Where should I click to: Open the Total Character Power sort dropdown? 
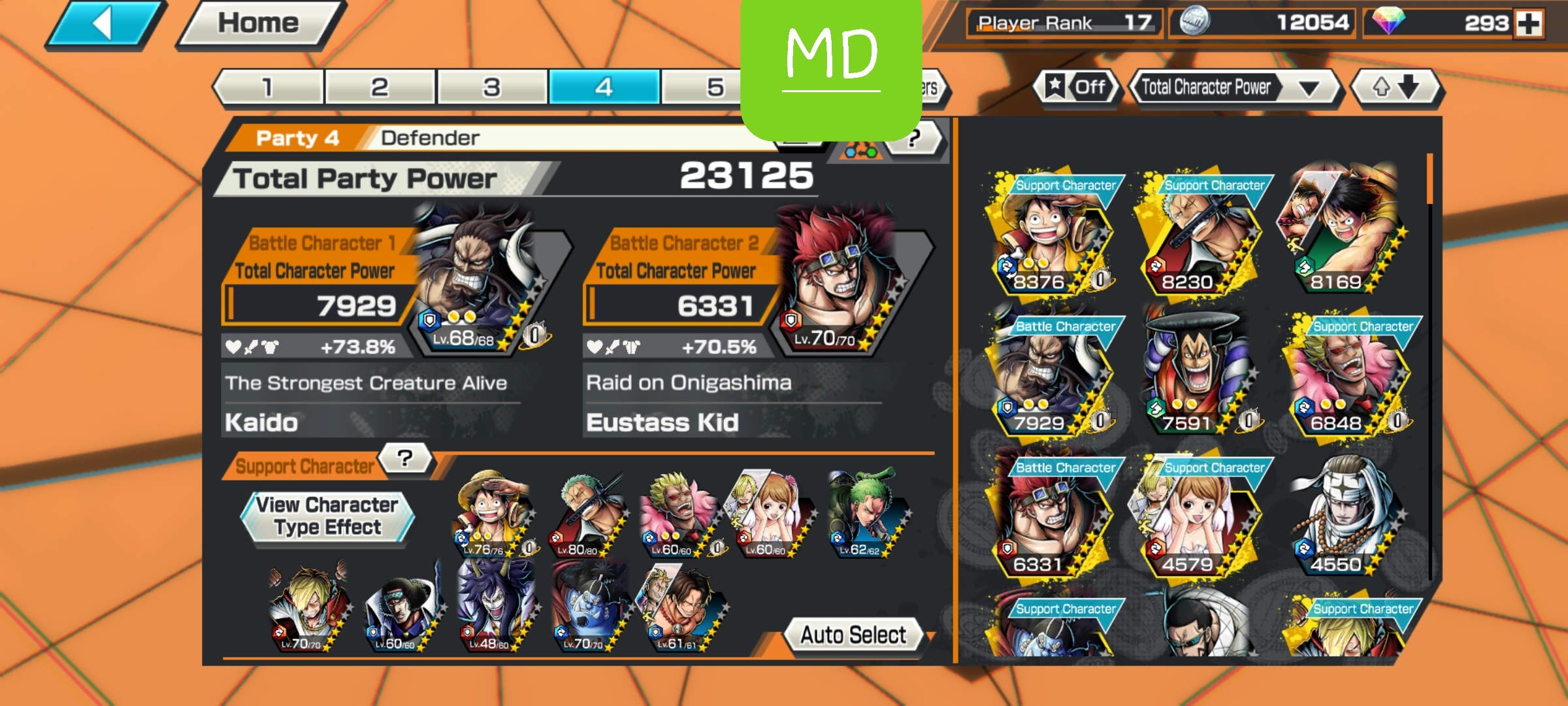click(x=1228, y=87)
